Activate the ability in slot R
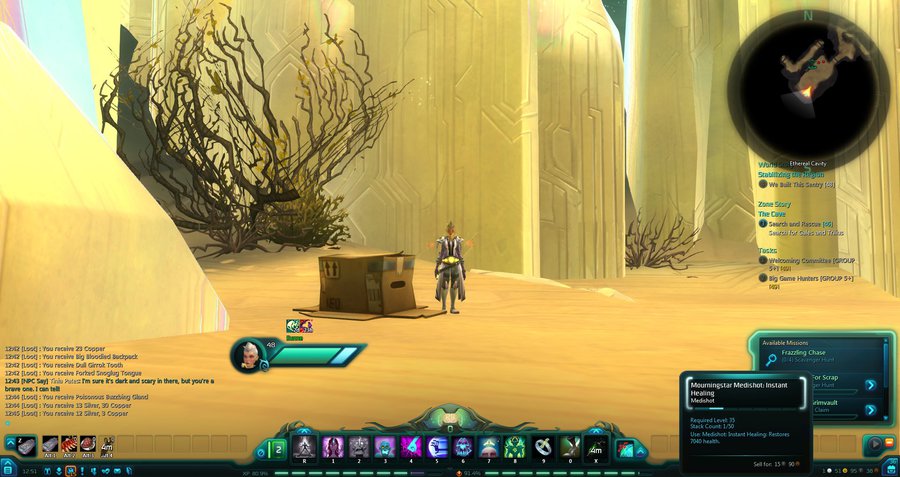This screenshot has width=900, height=477. 305,446
